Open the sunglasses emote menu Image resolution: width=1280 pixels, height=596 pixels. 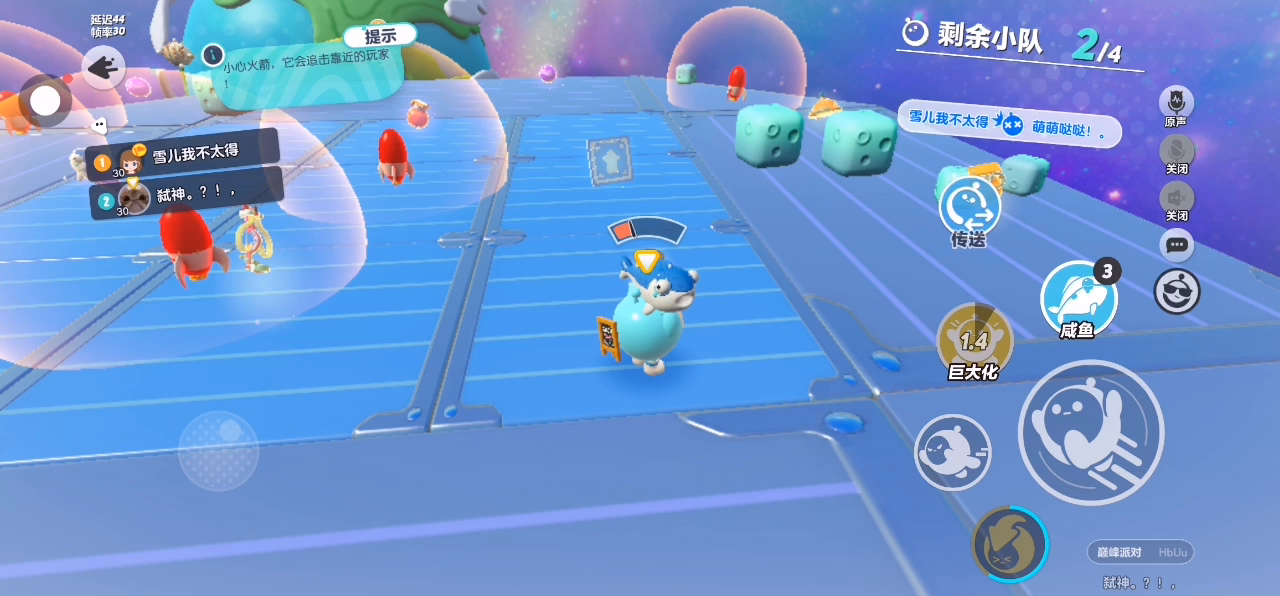pyautogui.click(x=1176, y=291)
